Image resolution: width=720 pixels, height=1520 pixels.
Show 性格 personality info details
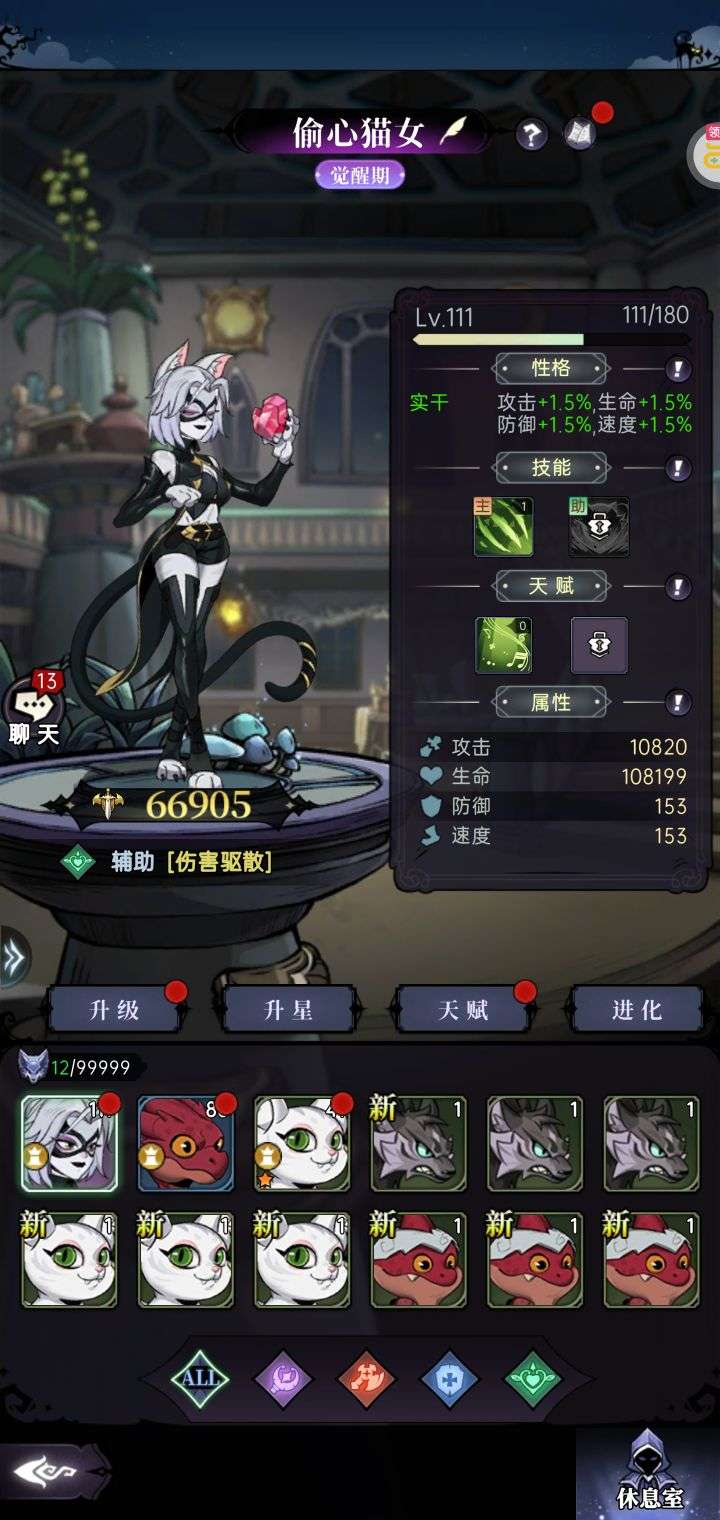click(679, 369)
